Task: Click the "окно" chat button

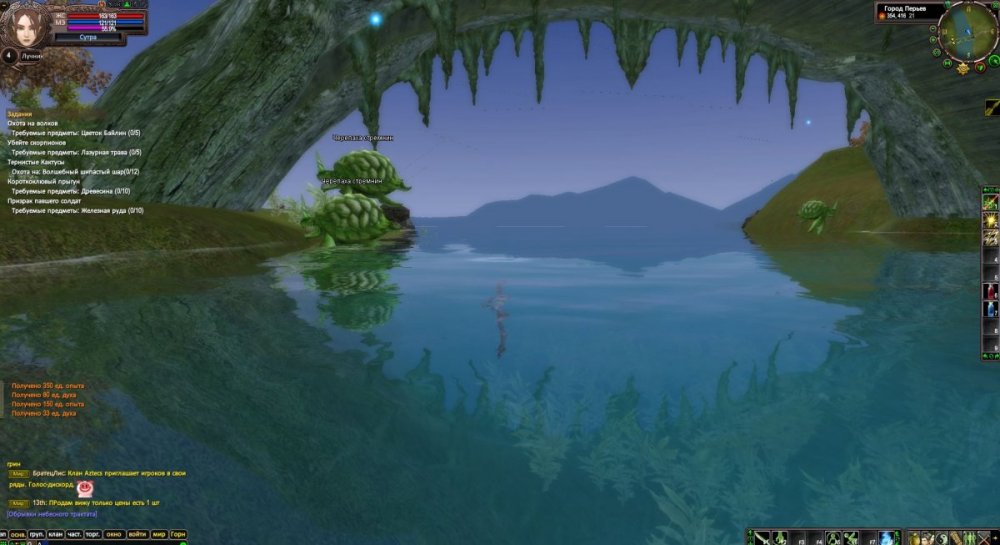Action: 115,535
